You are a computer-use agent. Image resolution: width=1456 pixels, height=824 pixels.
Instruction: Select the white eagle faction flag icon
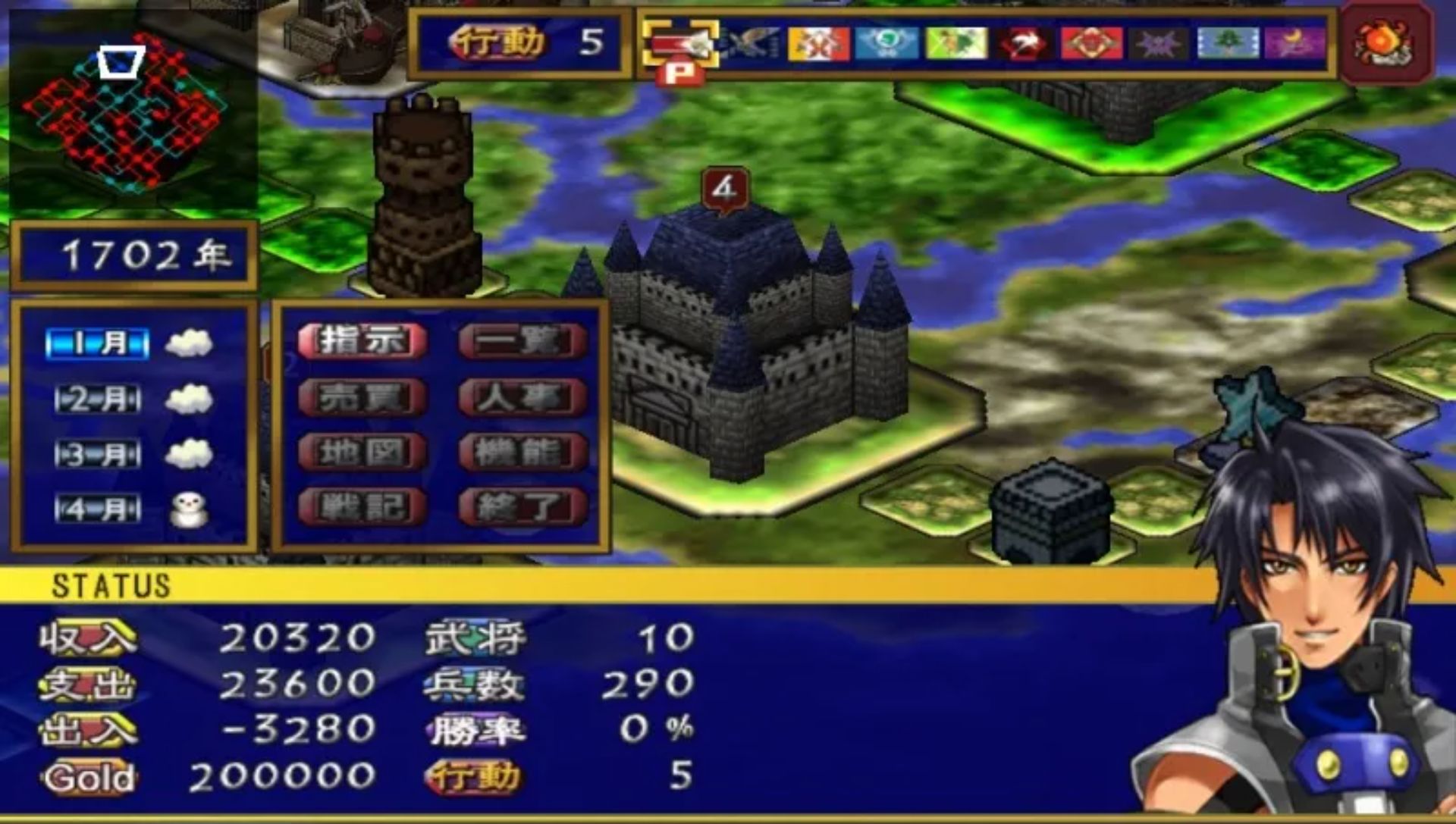click(x=751, y=44)
